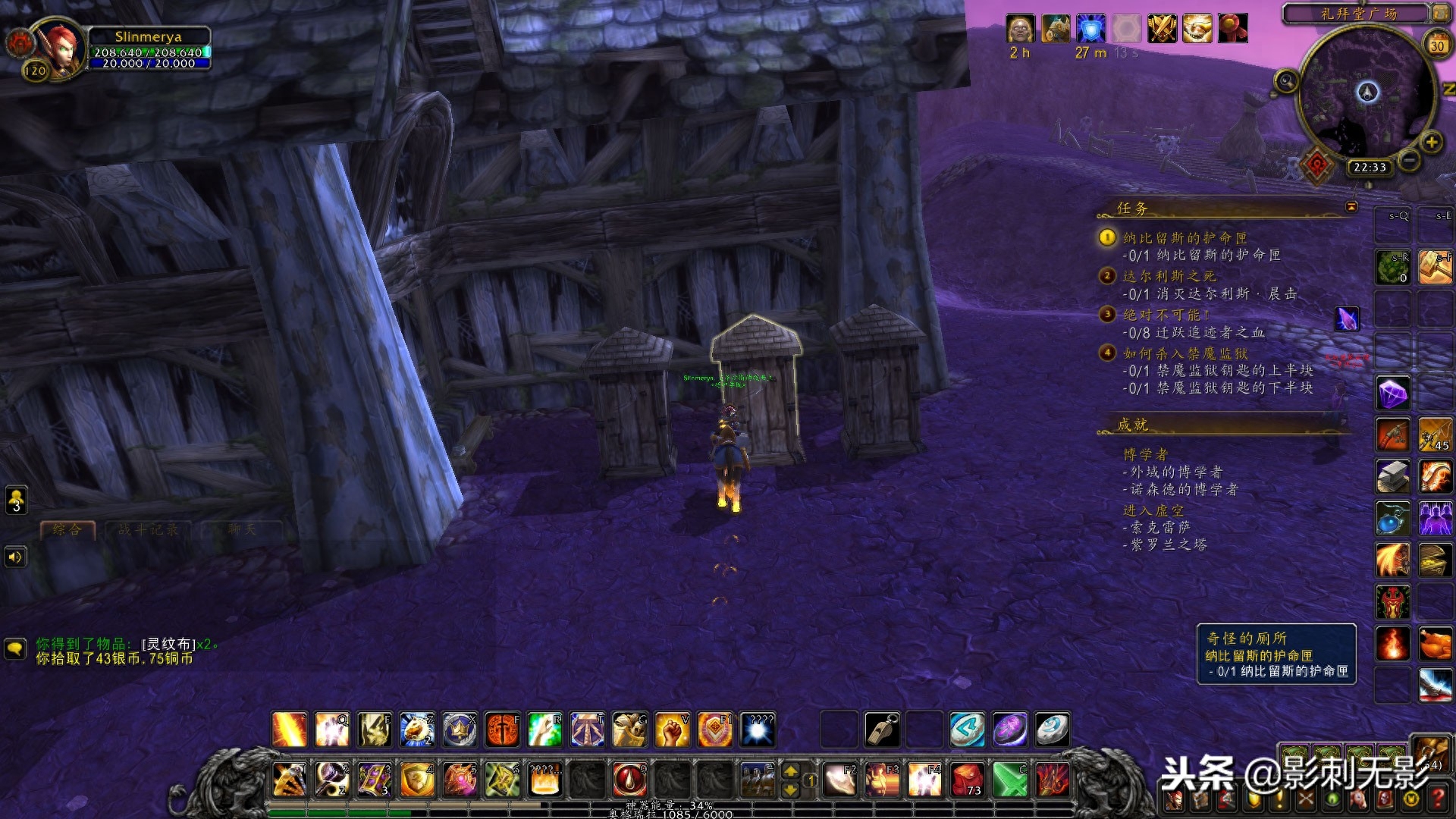Image resolution: width=1456 pixels, height=819 pixels.
Task: Select the first tracked quest 纳比留斯的护命匣
Action: [1184, 238]
